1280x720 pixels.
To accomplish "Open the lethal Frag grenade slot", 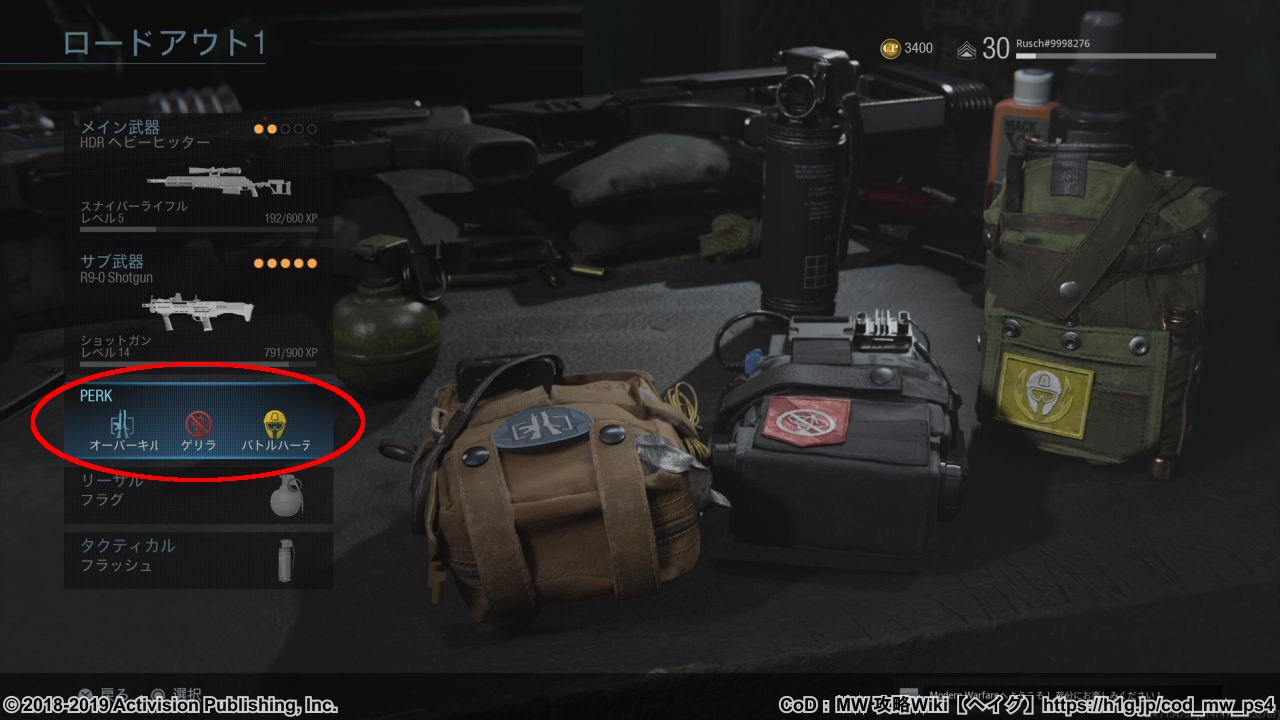I will [198, 495].
